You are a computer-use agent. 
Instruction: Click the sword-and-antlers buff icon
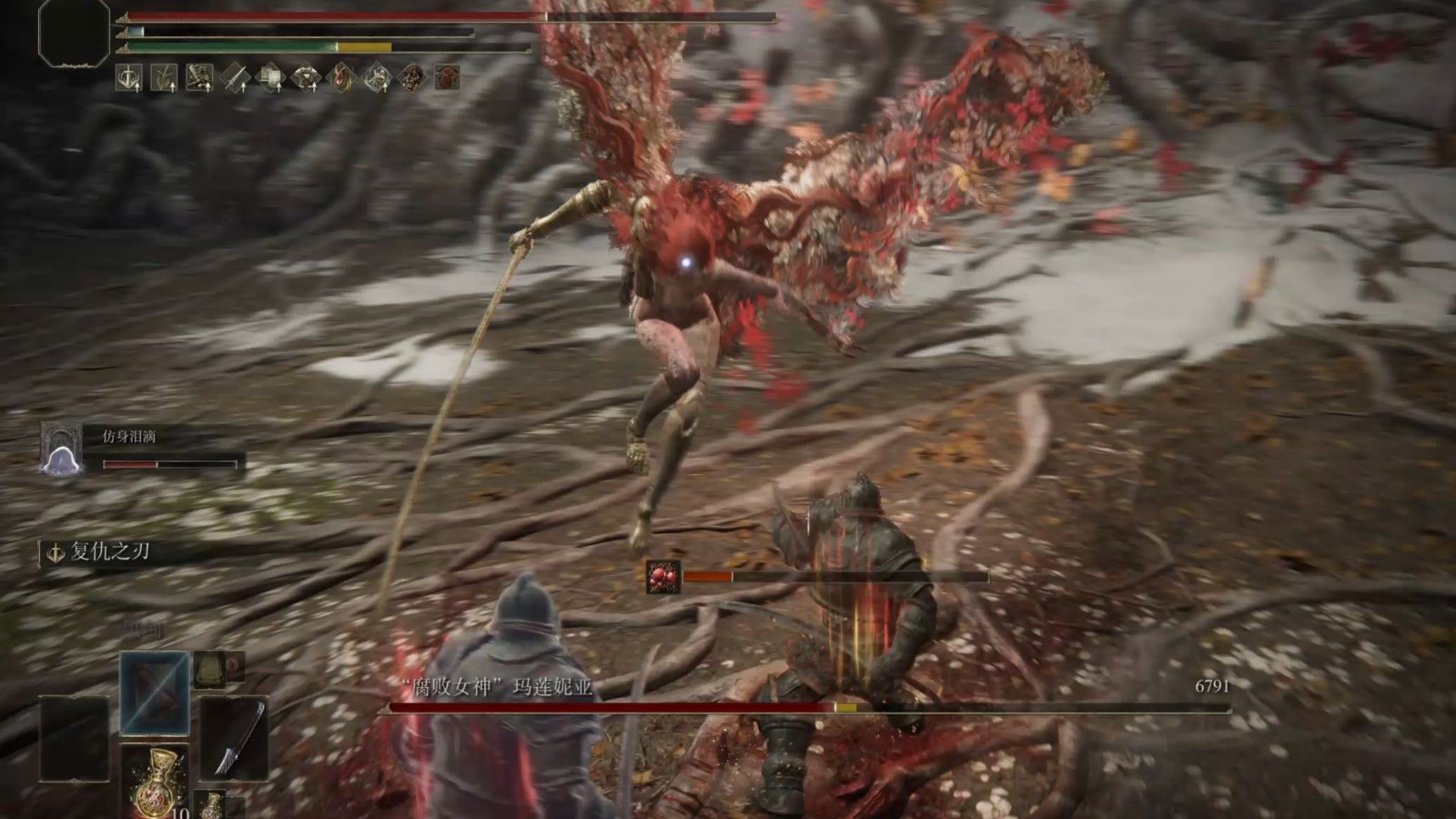(x=128, y=78)
